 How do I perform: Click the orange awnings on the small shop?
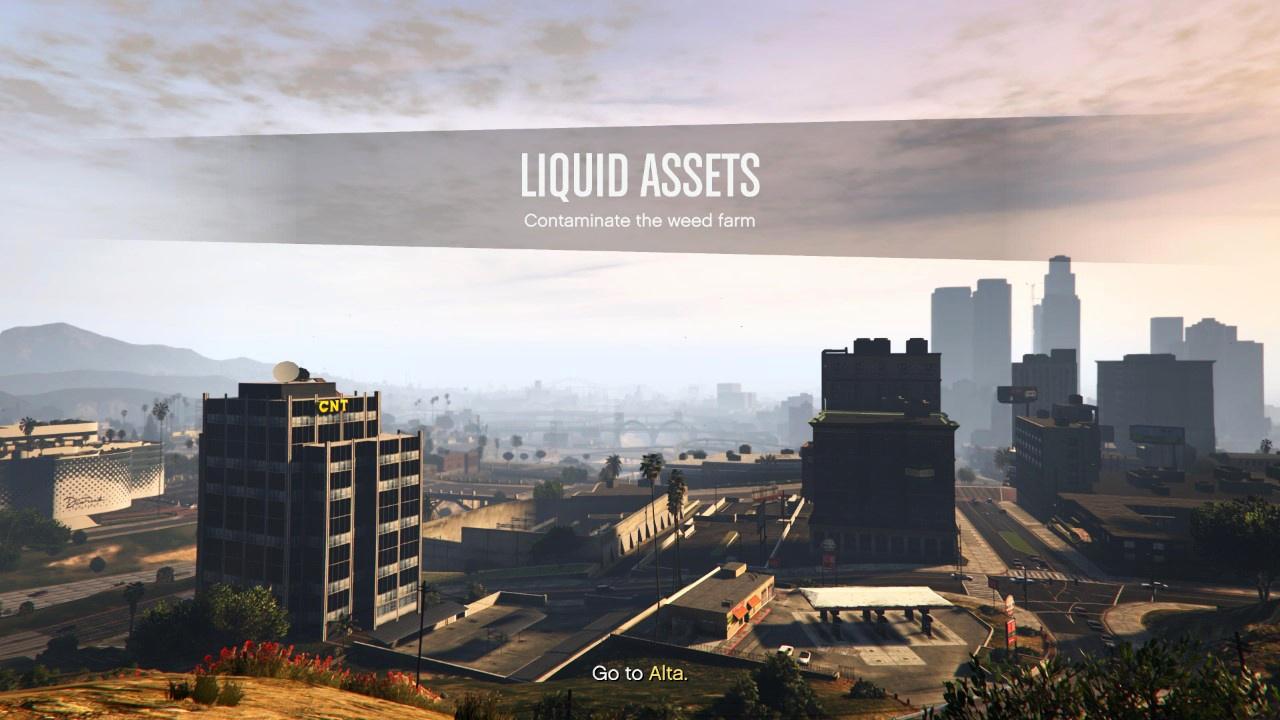point(744,608)
